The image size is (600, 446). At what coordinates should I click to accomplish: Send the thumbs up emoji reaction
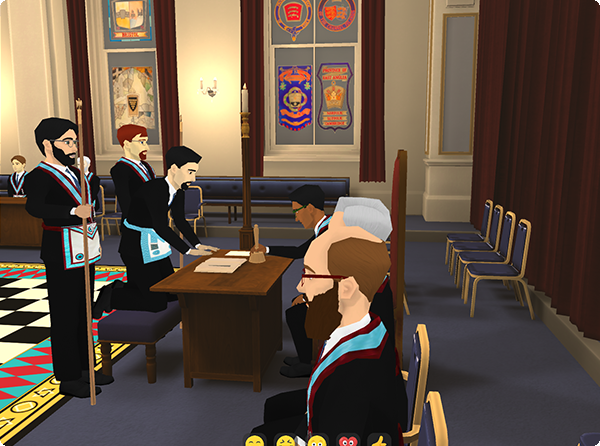click(378, 441)
